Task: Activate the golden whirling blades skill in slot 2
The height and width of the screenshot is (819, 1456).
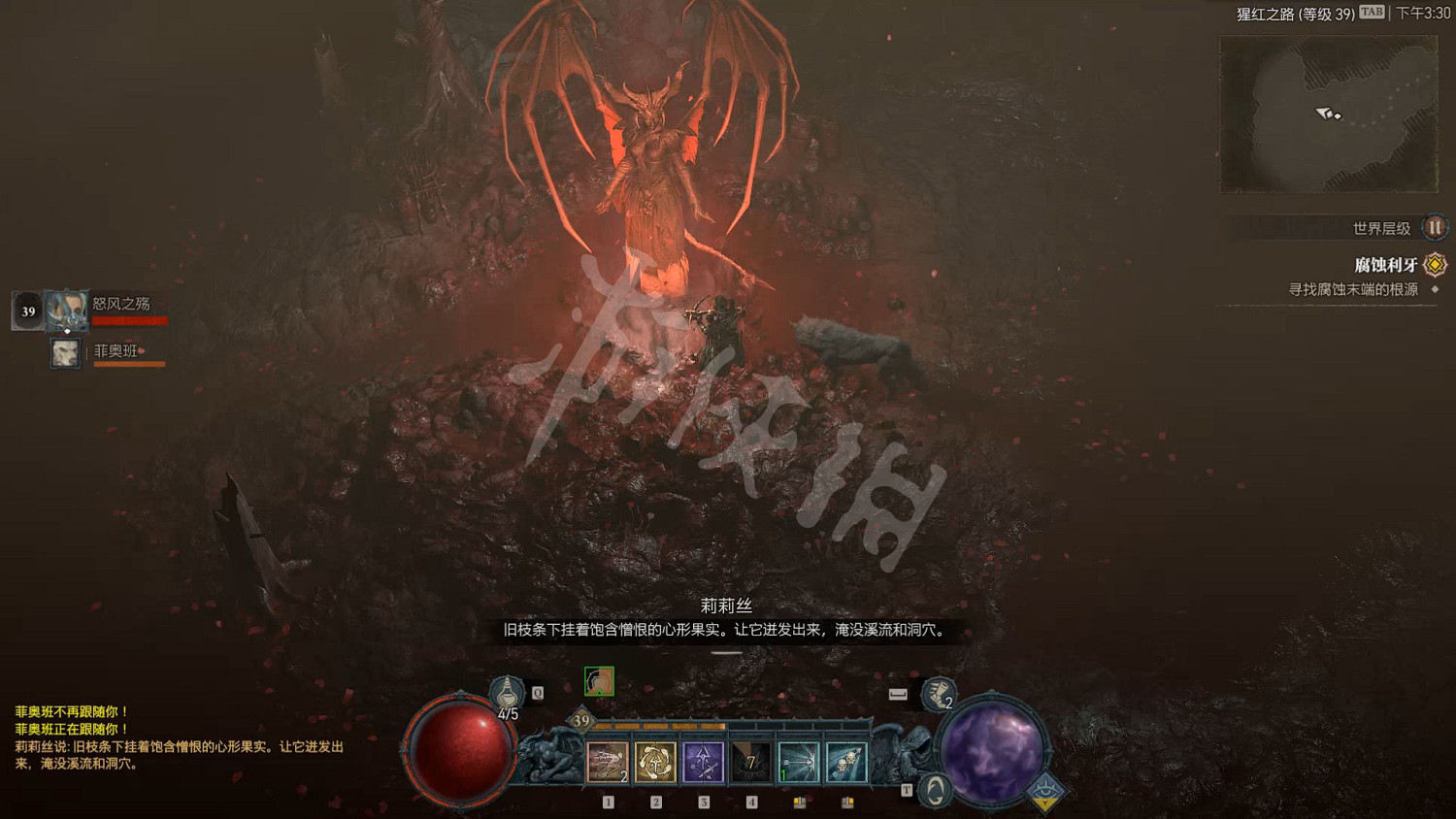Action: coord(655,762)
